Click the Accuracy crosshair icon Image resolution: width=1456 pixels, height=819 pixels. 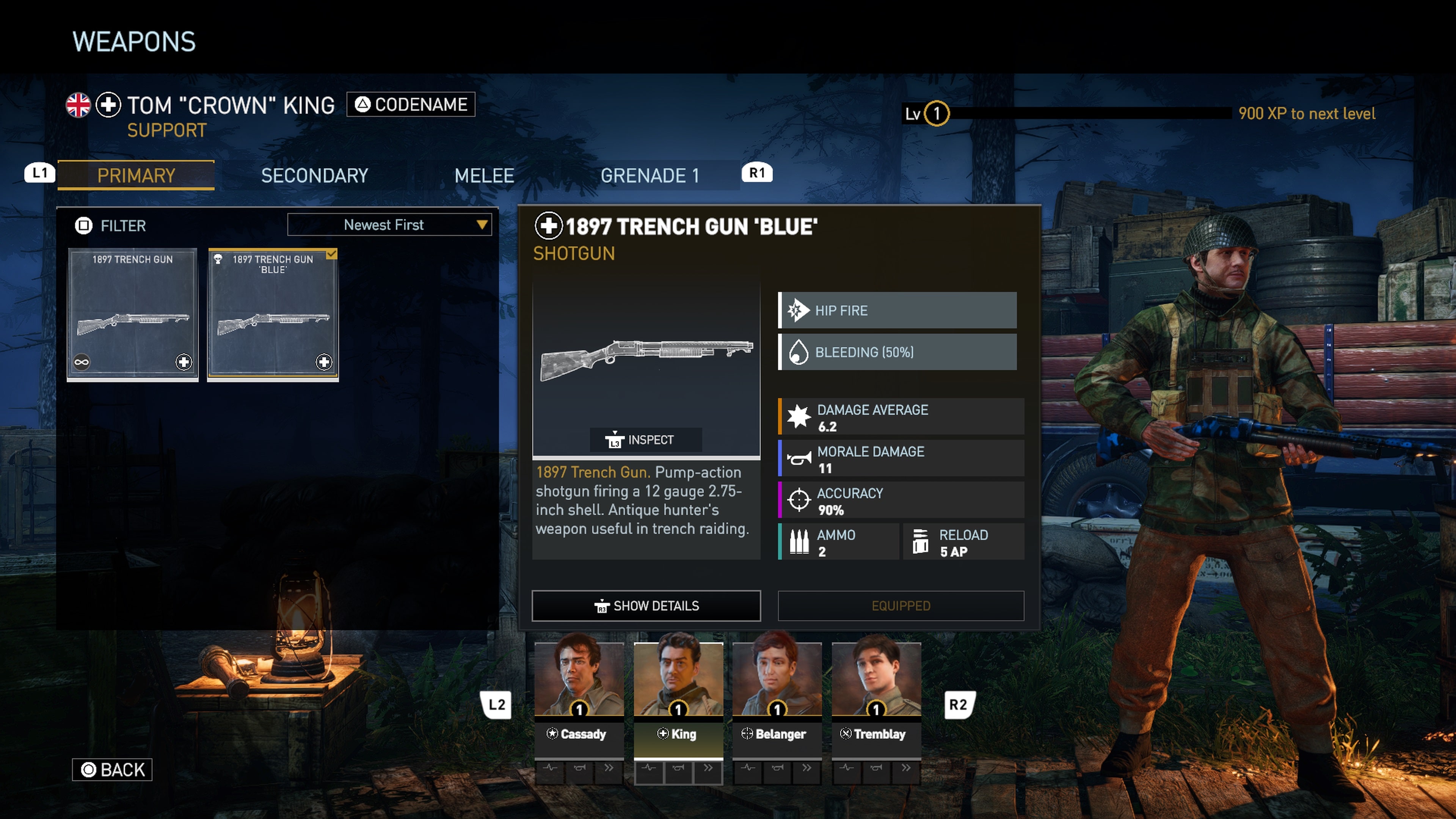799,500
